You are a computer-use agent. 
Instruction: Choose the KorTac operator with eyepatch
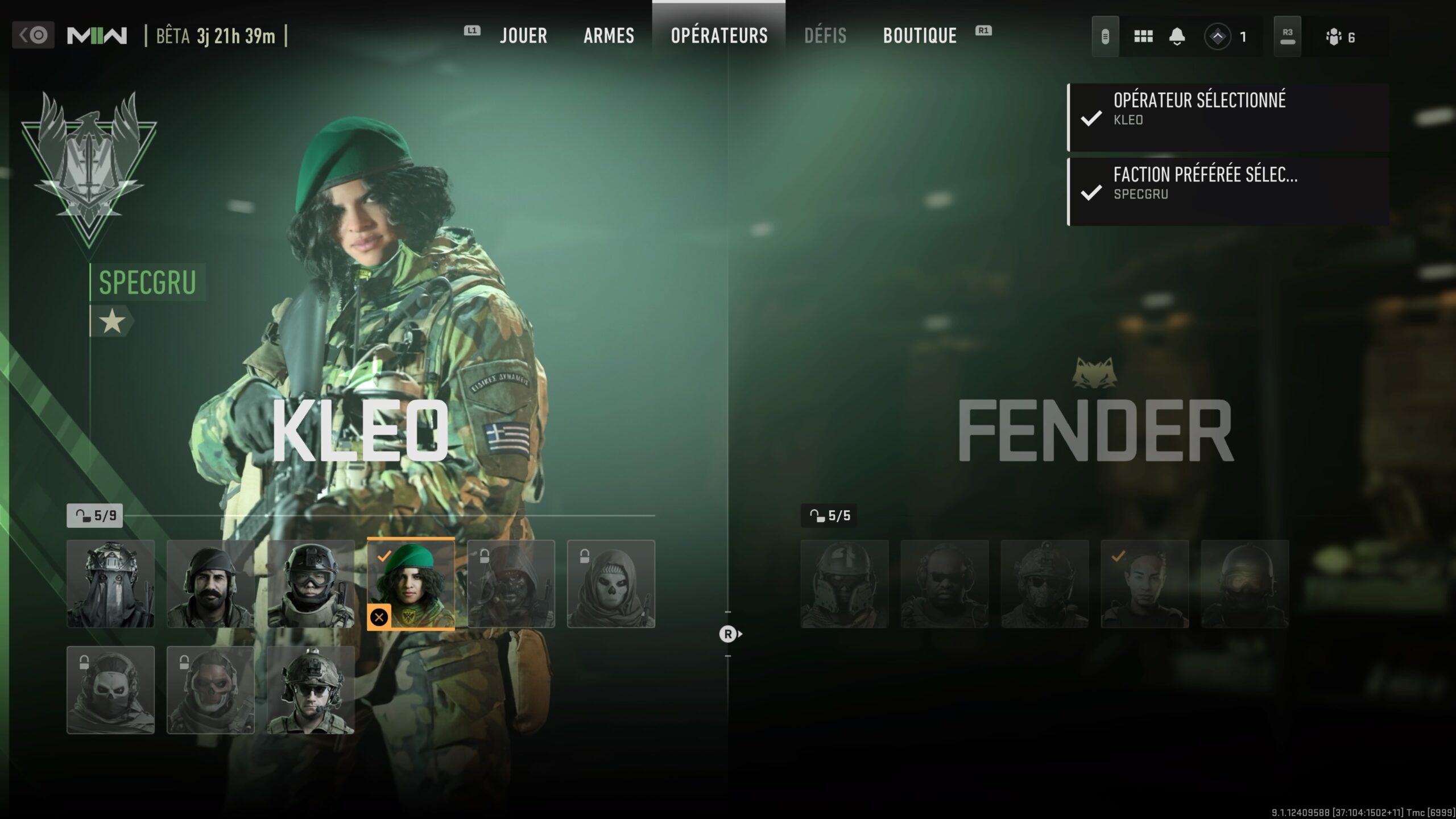[x=1045, y=584]
